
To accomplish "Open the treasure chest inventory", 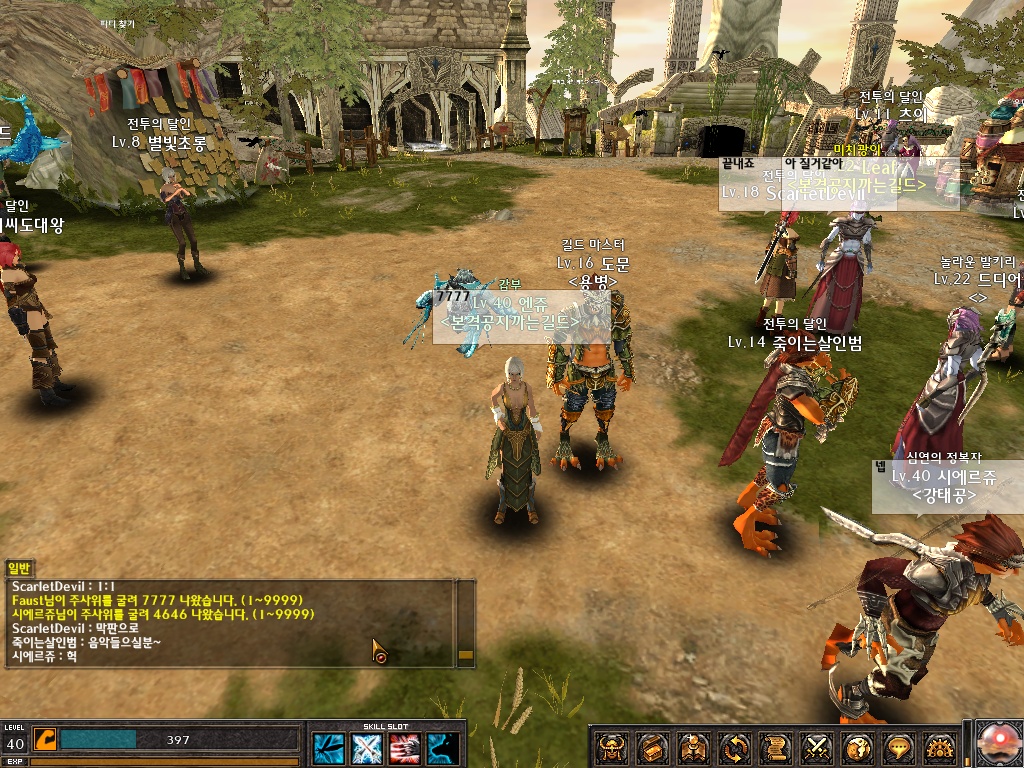I will tap(653, 746).
